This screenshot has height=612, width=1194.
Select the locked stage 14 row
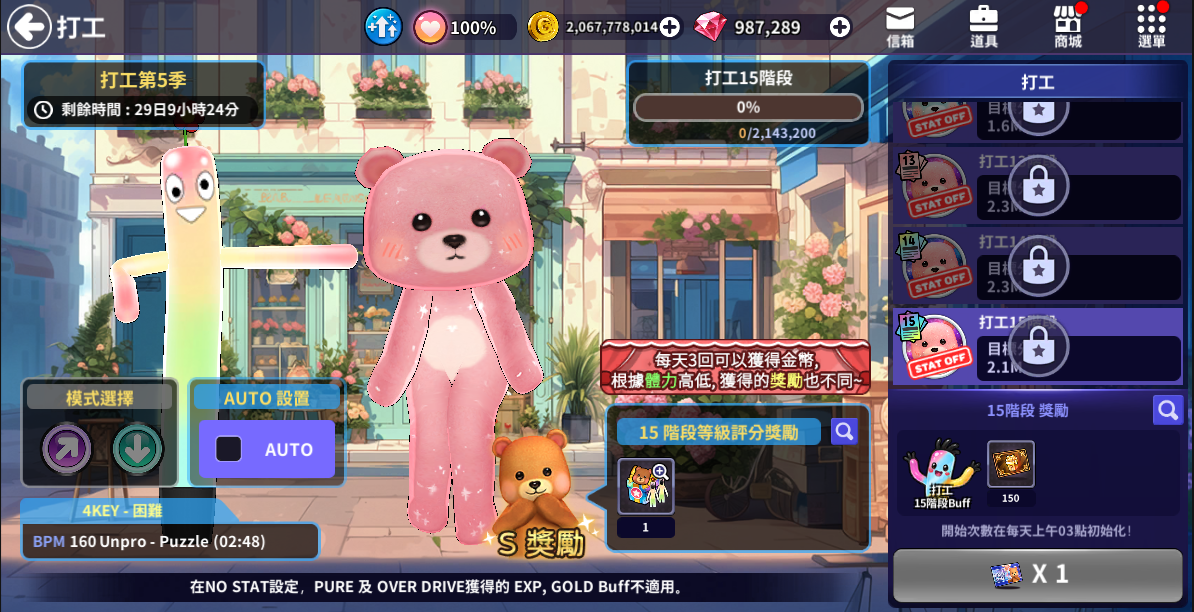pyautogui.click(x=1037, y=265)
